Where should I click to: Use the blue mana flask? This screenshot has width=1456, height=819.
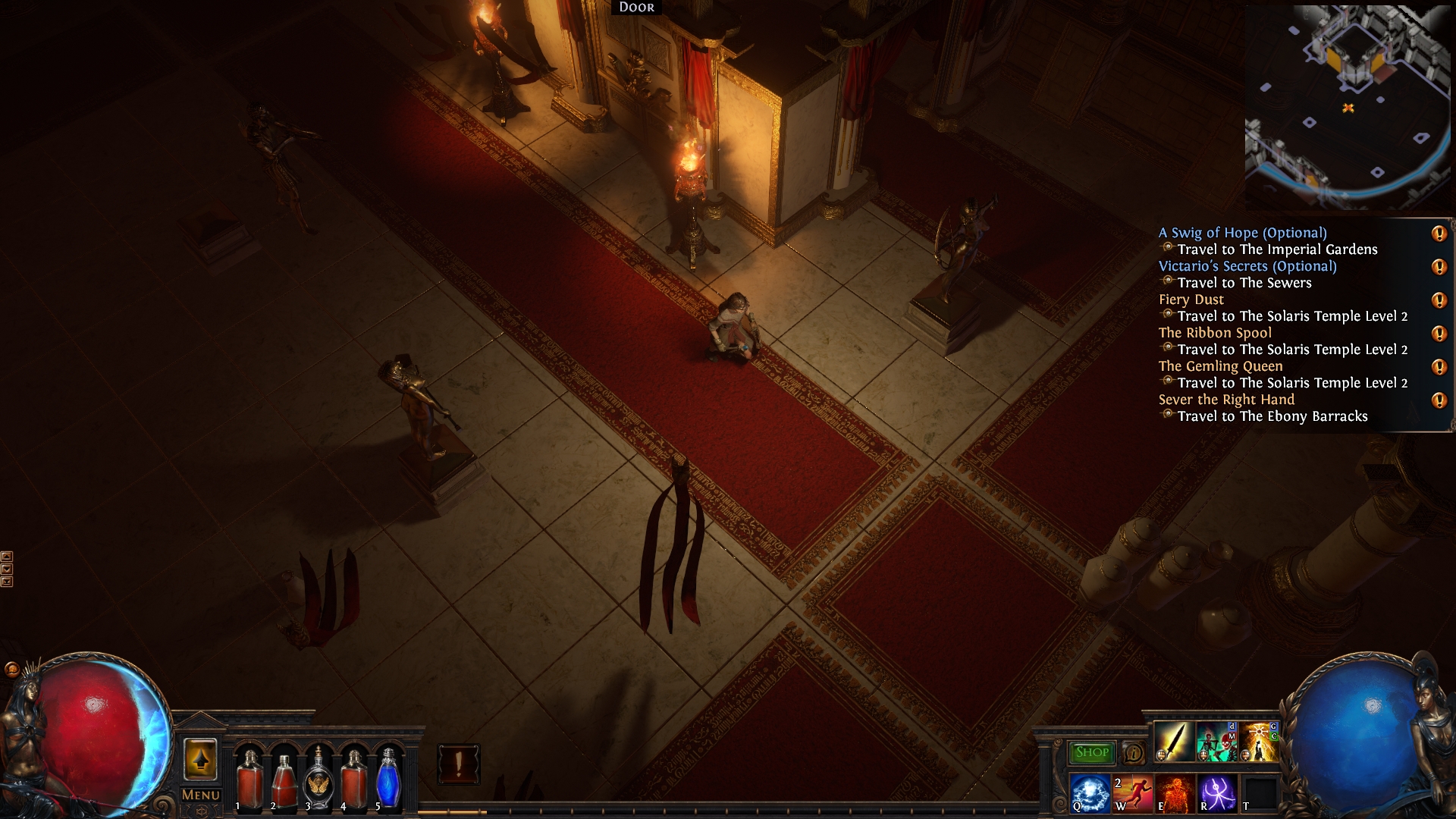click(388, 779)
